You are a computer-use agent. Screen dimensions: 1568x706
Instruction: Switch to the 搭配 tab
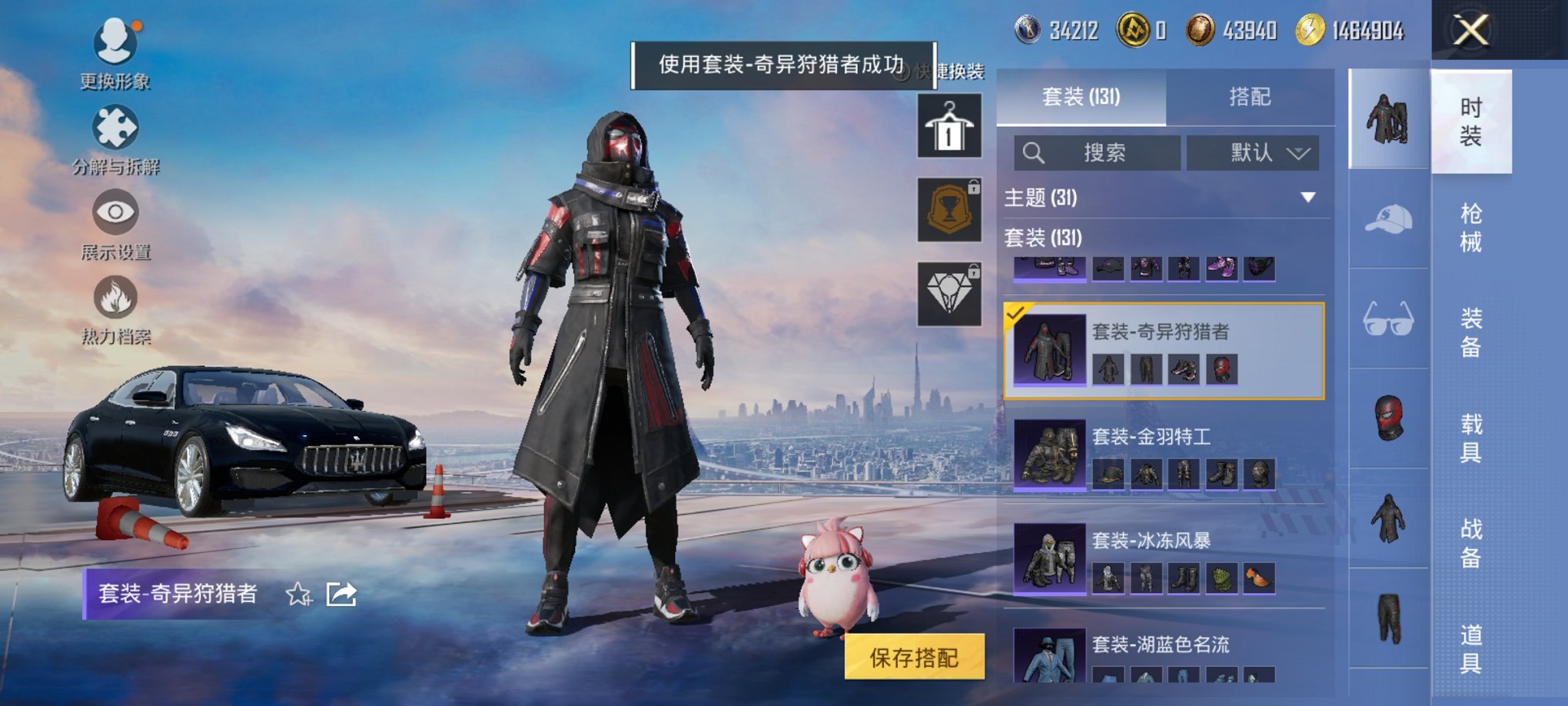[x=1251, y=98]
